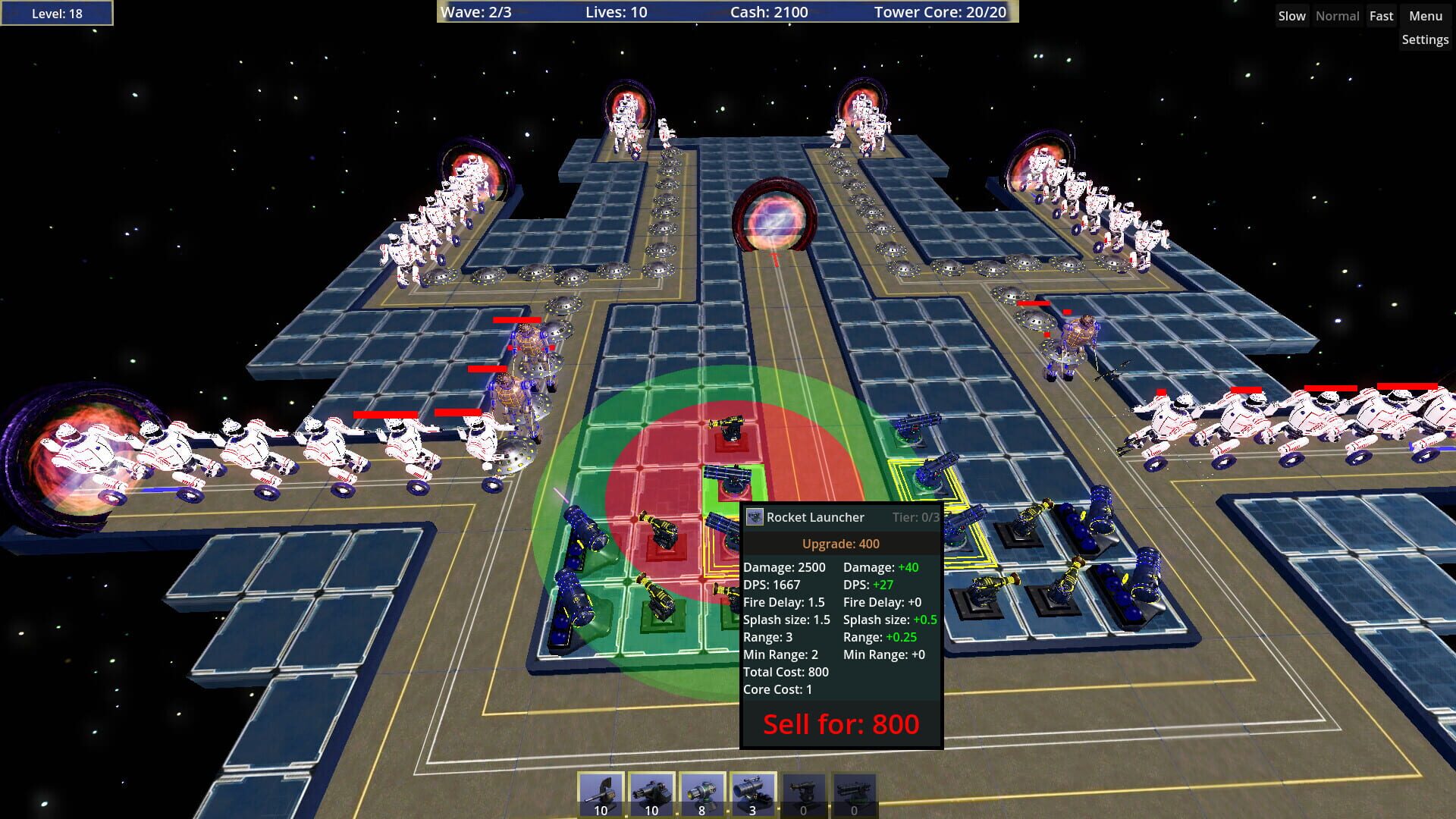This screenshot has height=819, width=1456.
Task: Enable Fast game speed
Action: 1381,15
